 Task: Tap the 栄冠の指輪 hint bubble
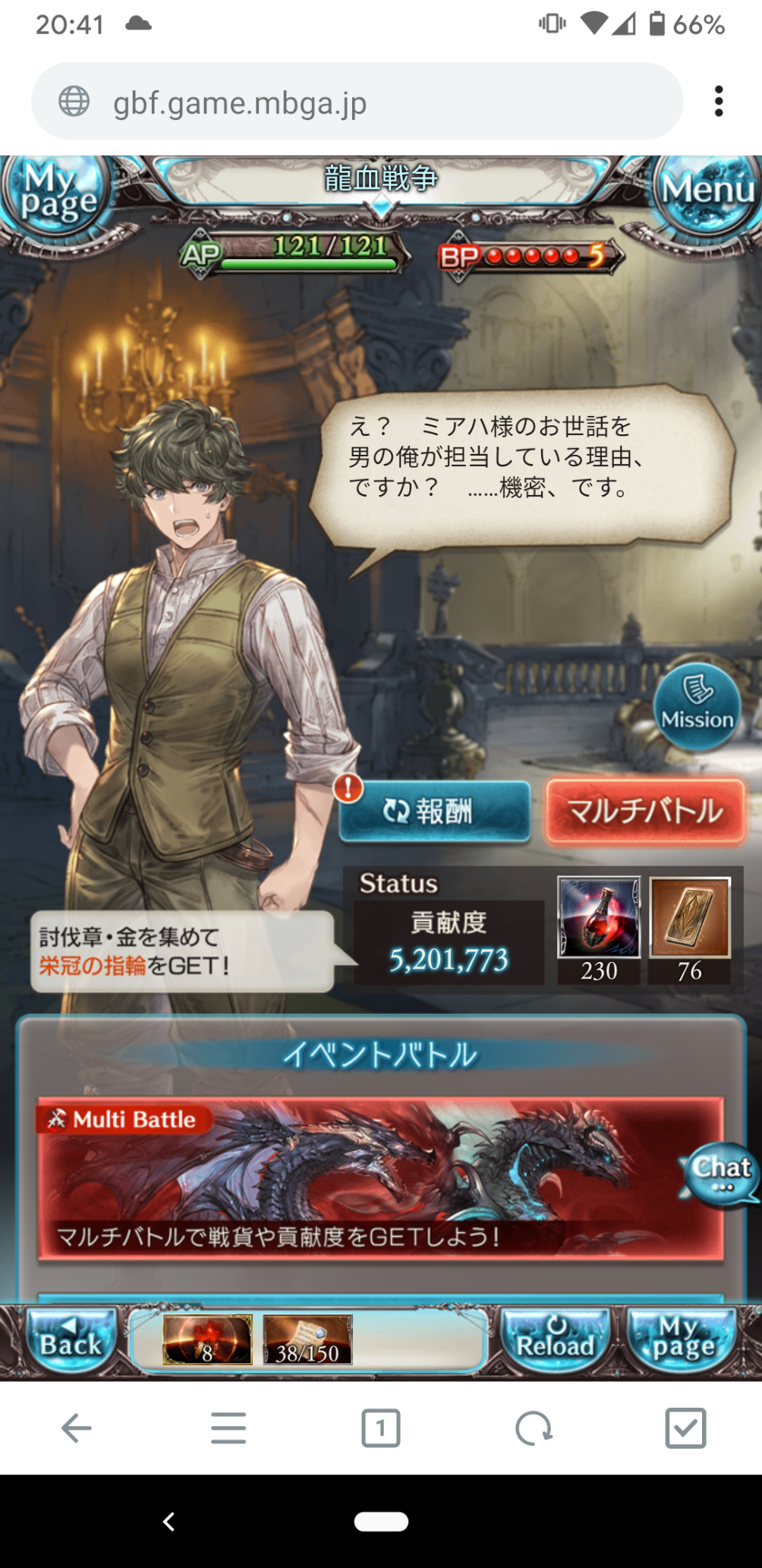(182, 951)
